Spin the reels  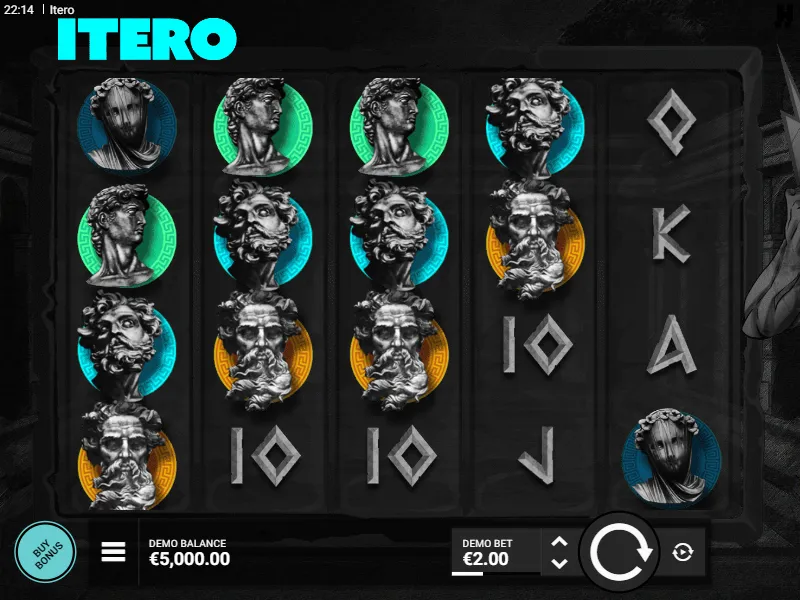pos(620,551)
